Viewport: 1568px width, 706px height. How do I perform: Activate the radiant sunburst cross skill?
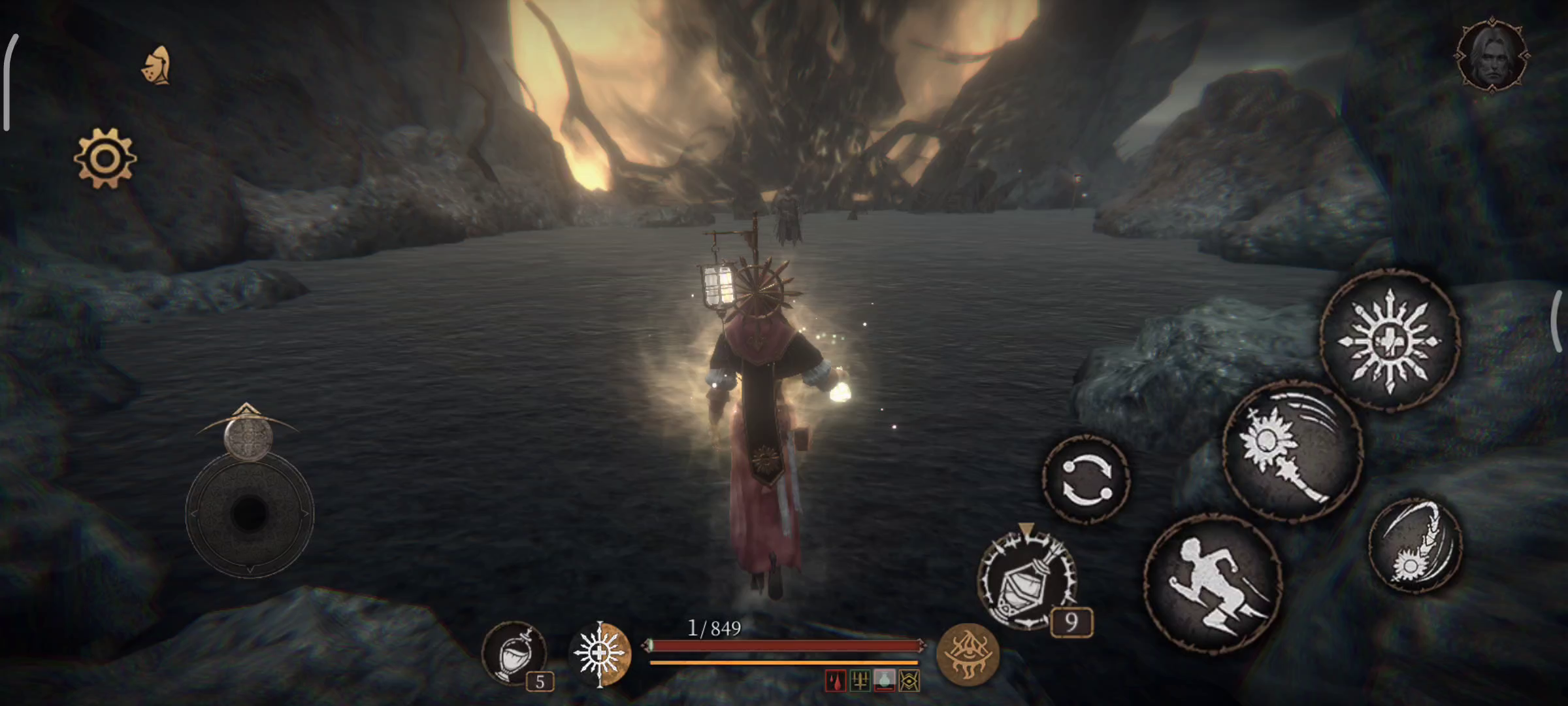pyautogui.click(x=1390, y=341)
